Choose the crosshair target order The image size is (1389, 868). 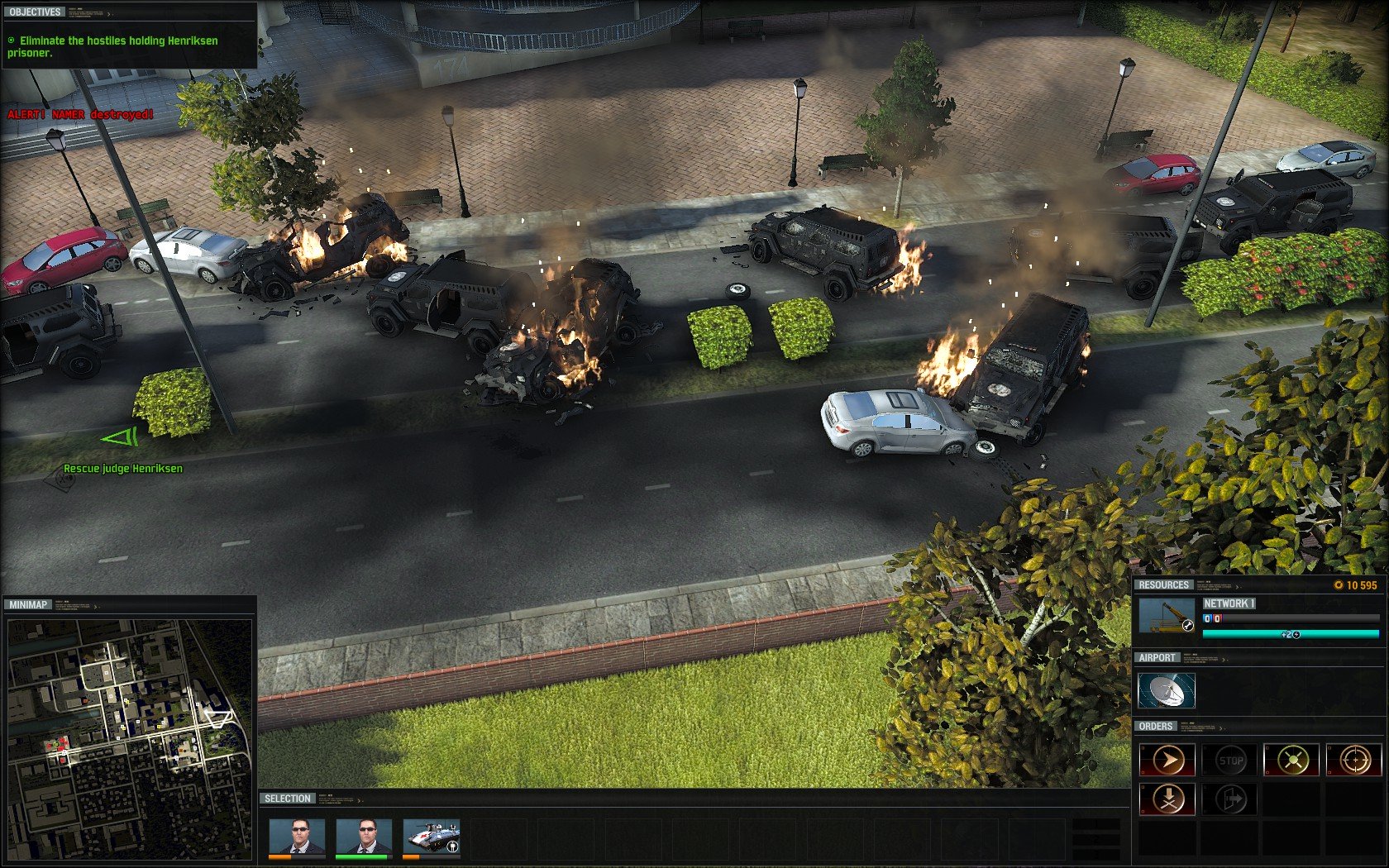[1354, 760]
